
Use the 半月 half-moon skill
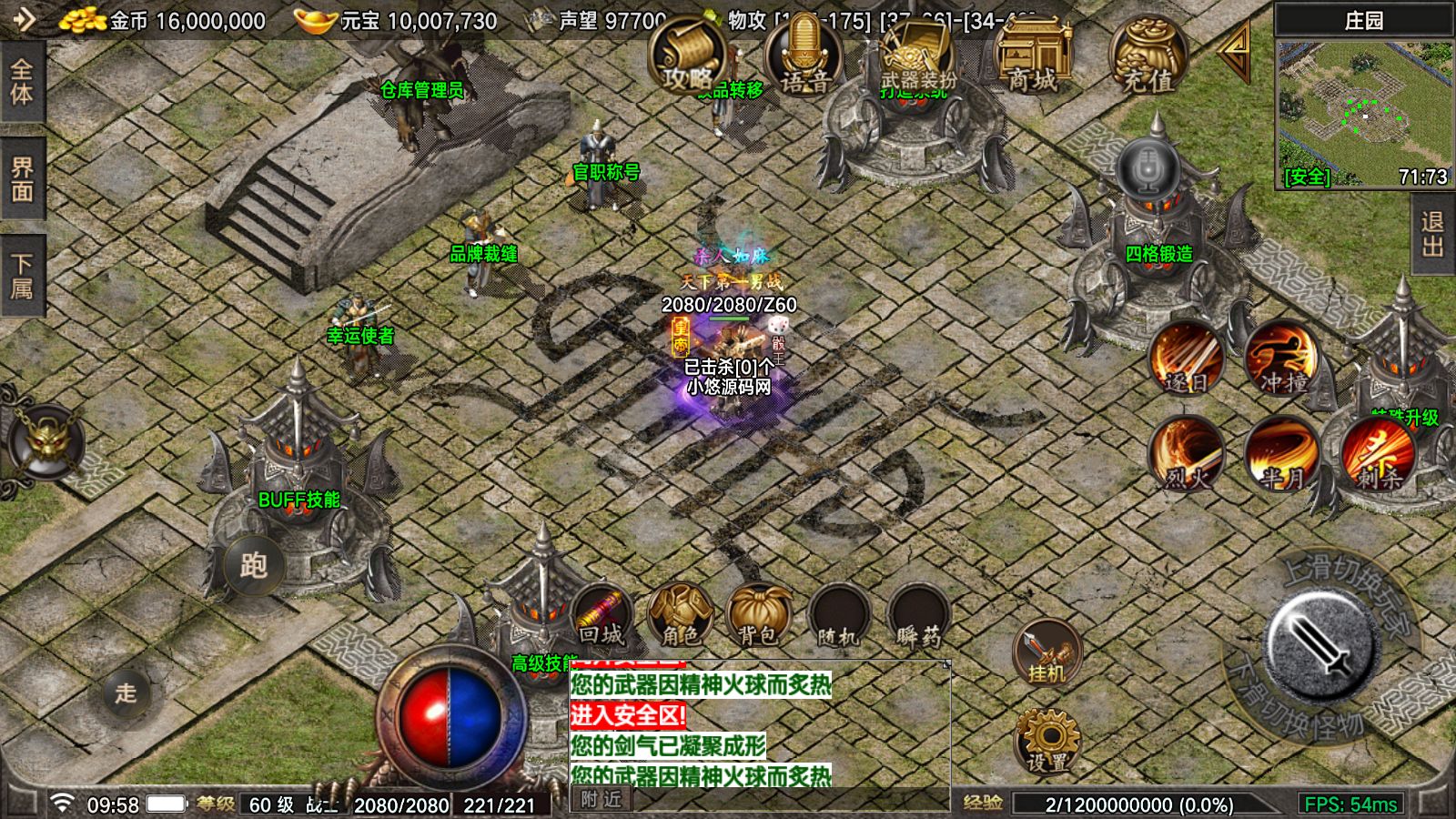pos(1282,453)
